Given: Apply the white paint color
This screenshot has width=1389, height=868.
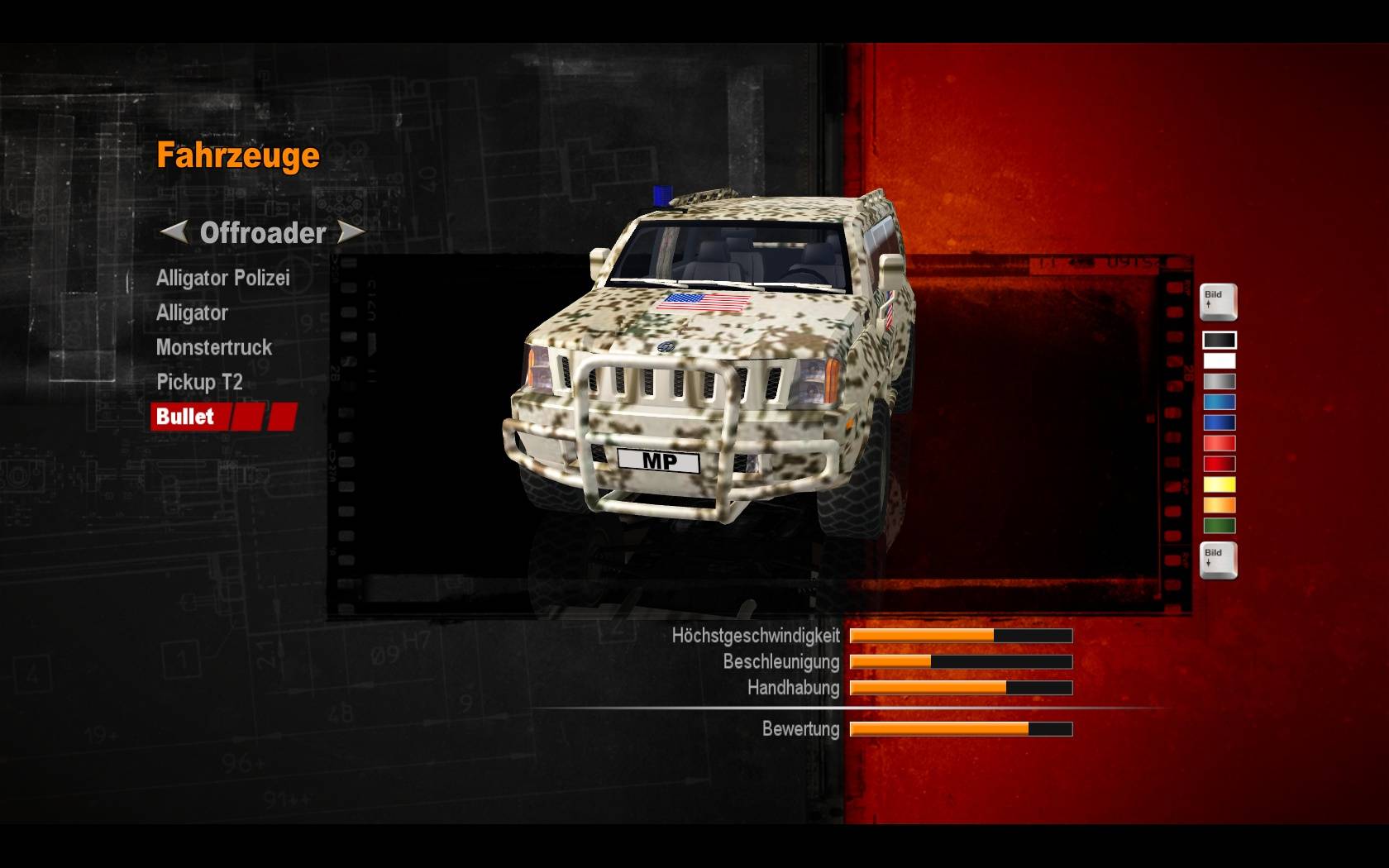Looking at the screenshot, I should [1219, 360].
